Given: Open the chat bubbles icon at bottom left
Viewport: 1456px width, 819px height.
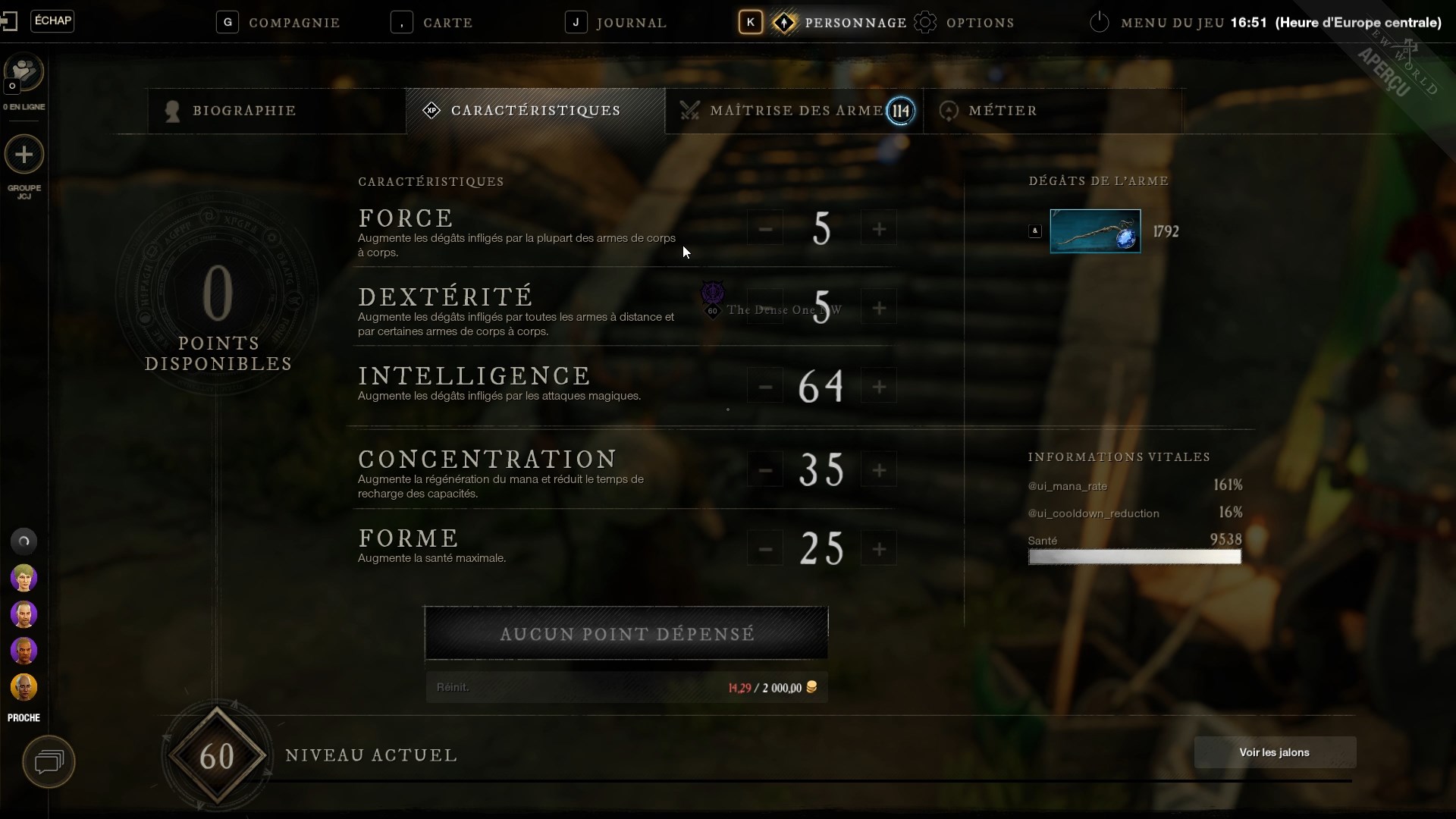Looking at the screenshot, I should pyautogui.click(x=49, y=761).
